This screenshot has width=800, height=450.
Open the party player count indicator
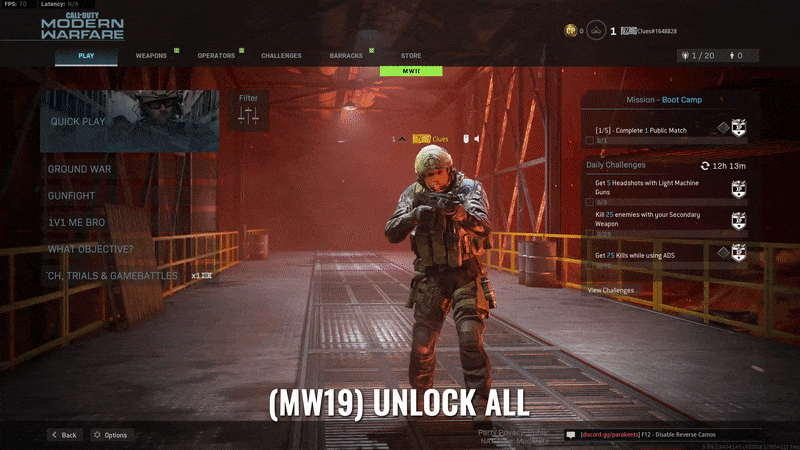coord(696,56)
